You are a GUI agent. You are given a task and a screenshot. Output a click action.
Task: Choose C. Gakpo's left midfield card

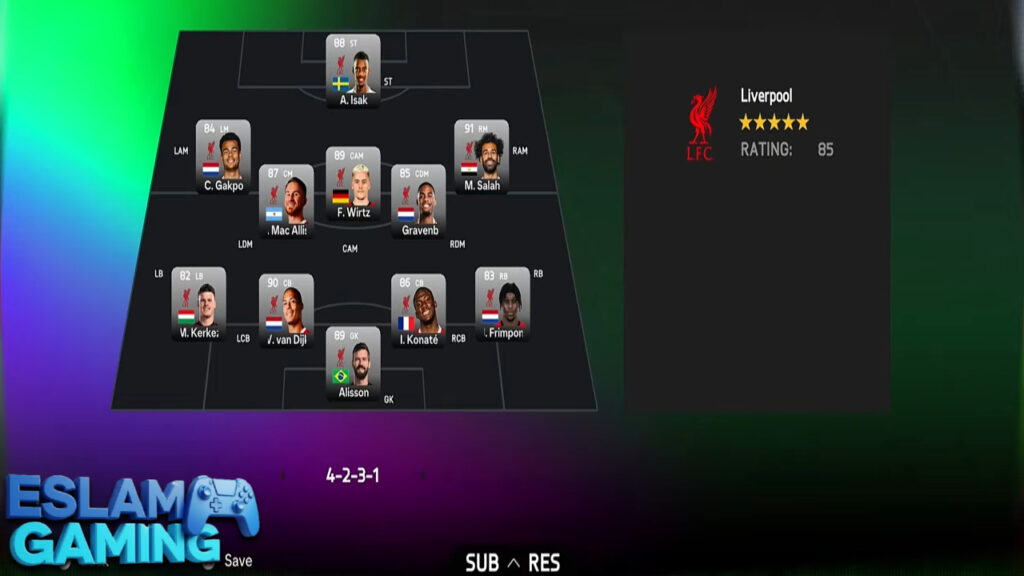223,156
